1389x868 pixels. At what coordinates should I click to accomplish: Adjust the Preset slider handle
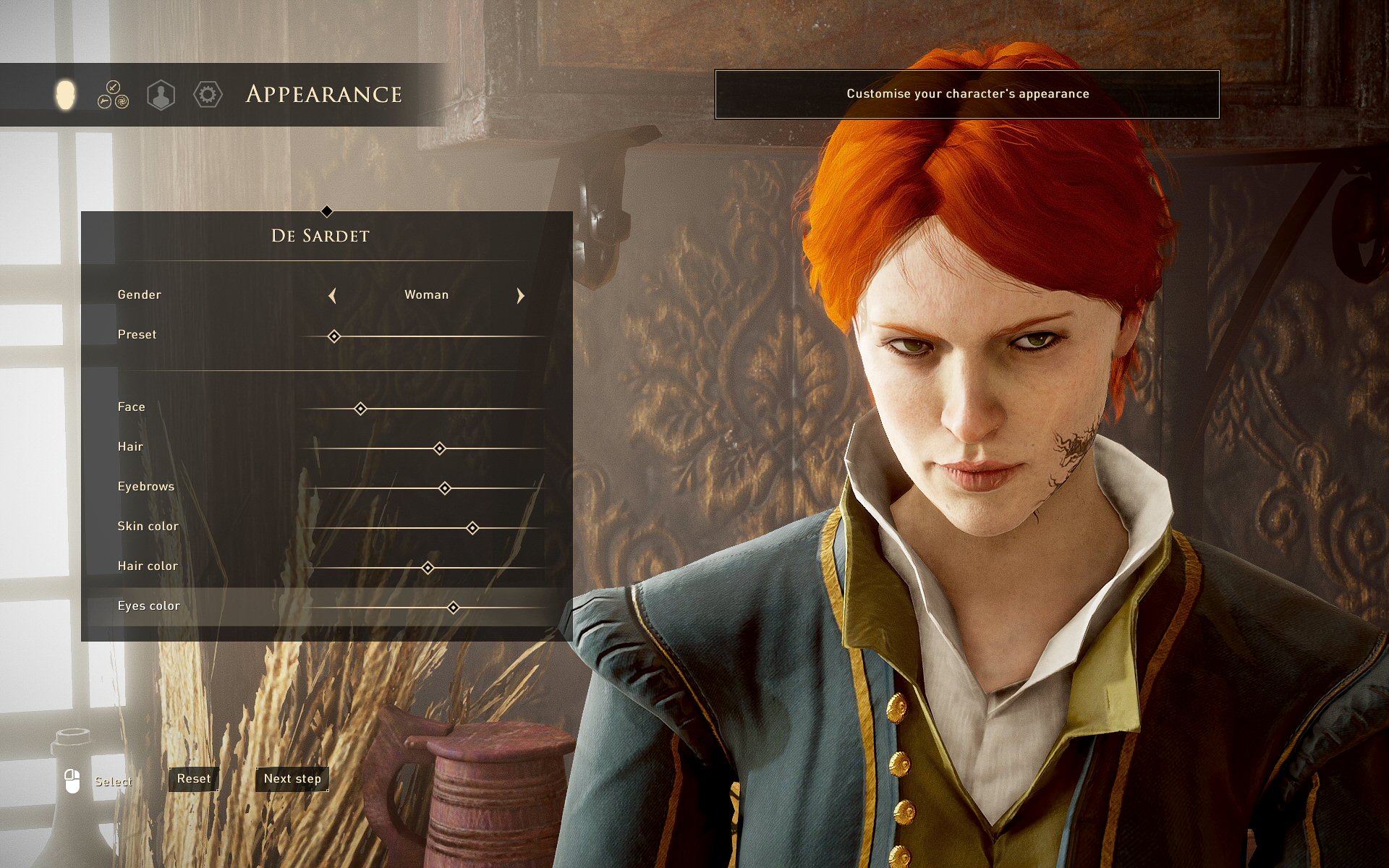click(x=334, y=336)
